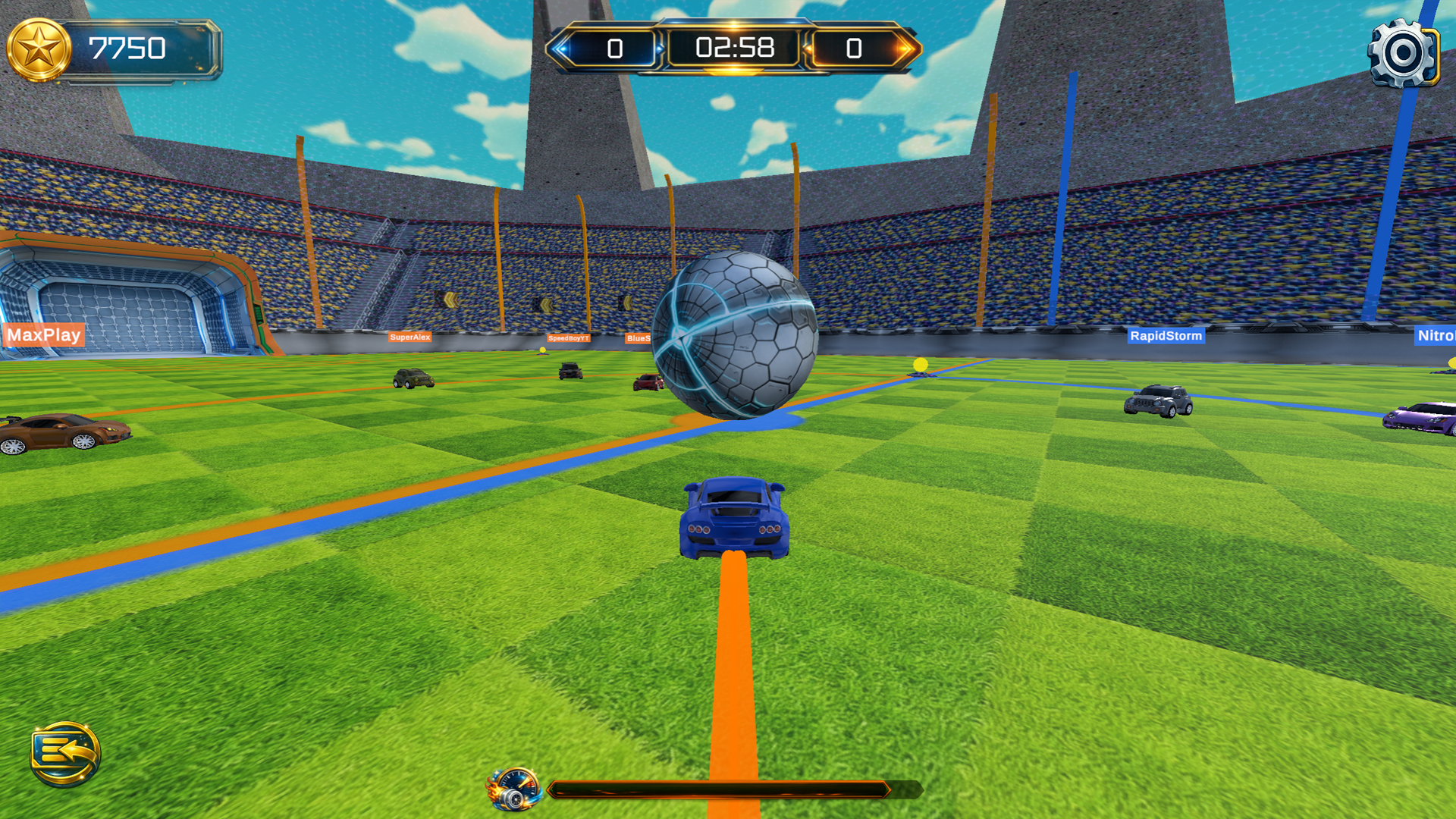
Task: Click the MaxPlay player nameplate
Action: pyautogui.click(x=43, y=335)
